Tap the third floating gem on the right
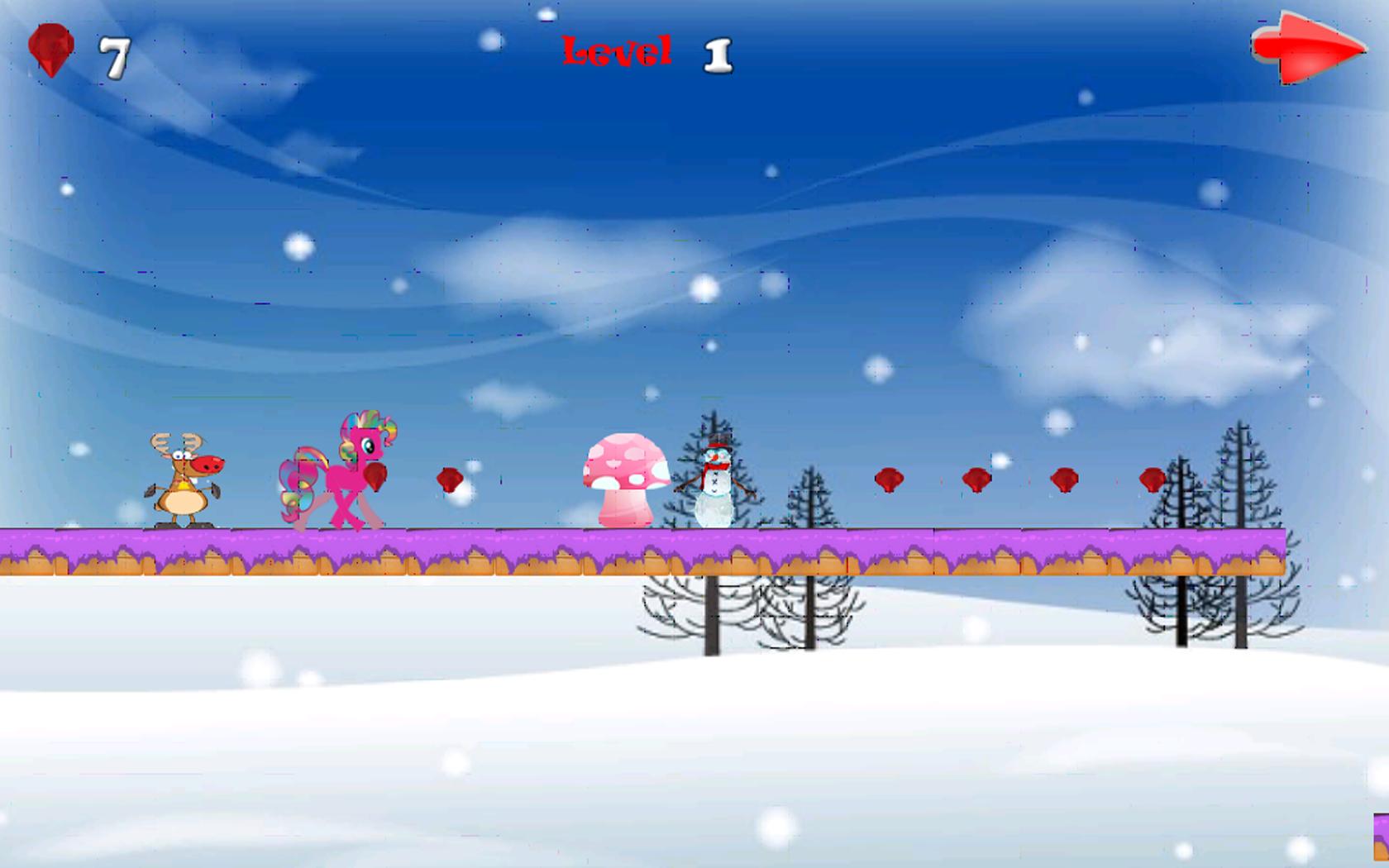Image resolution: width=1389 pixels, height=868 pixels. [x=1065, y=478]
